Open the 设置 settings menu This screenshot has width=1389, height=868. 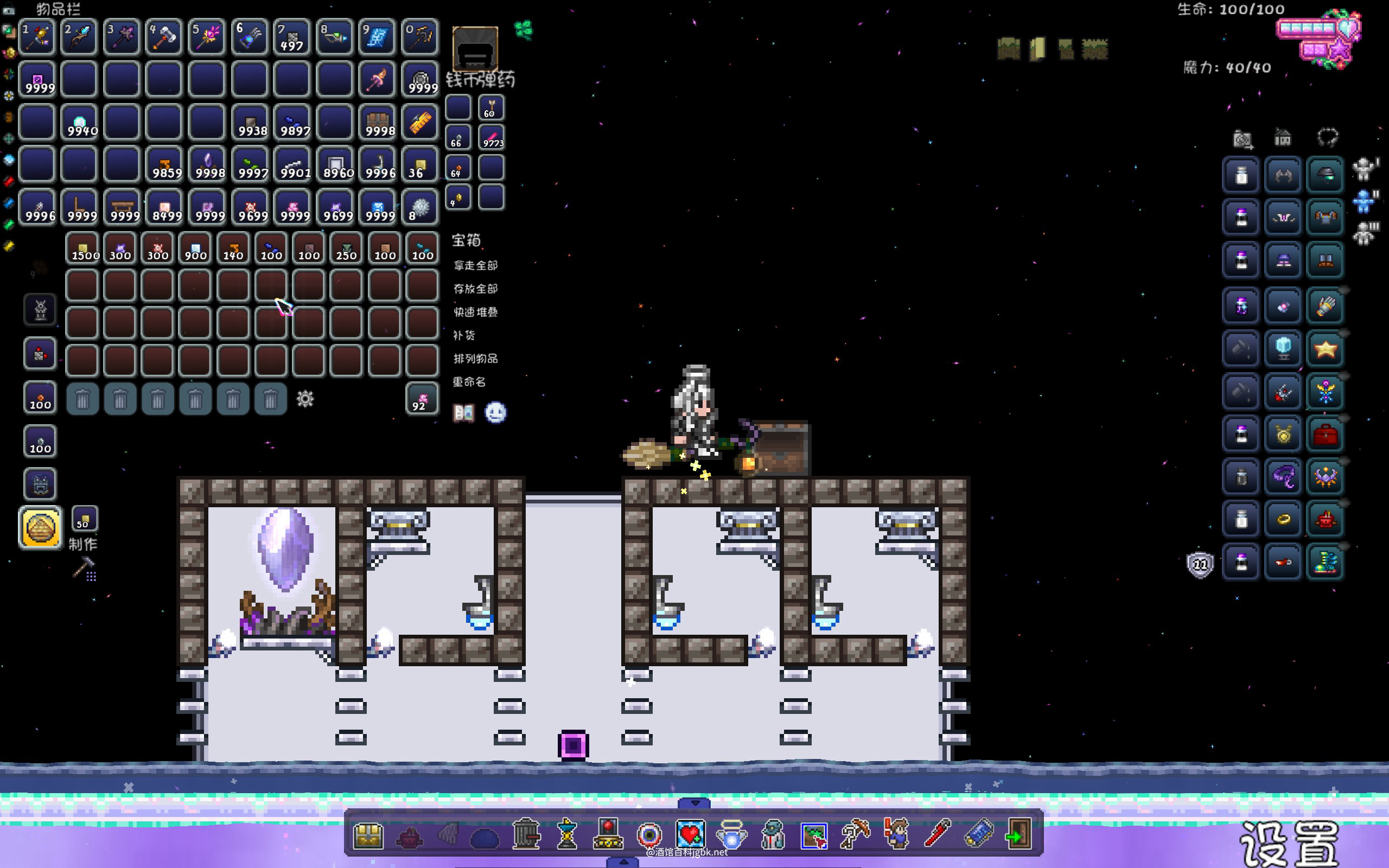pos(1289,843)
